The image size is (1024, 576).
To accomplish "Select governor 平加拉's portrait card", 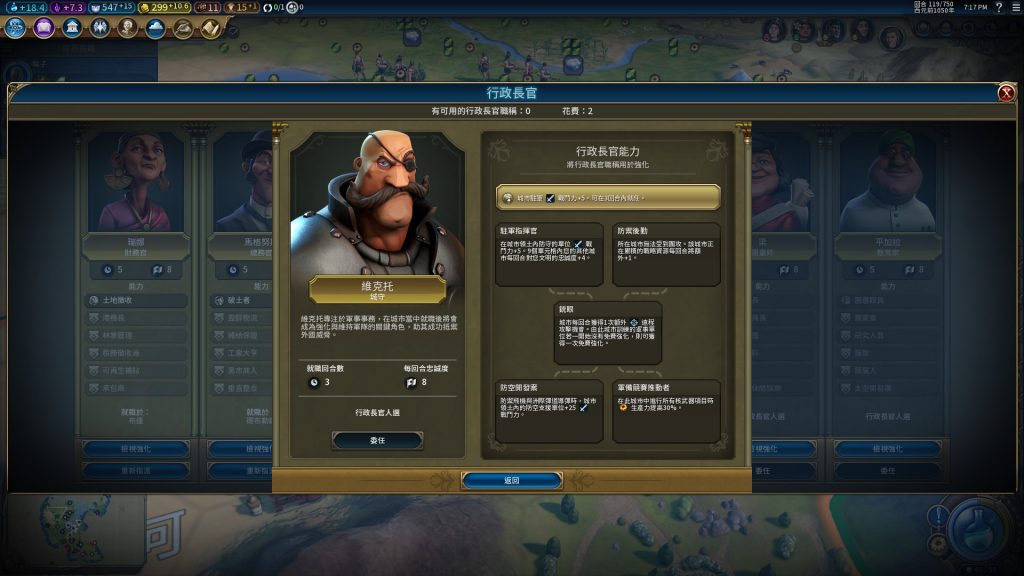I will 879,185.
